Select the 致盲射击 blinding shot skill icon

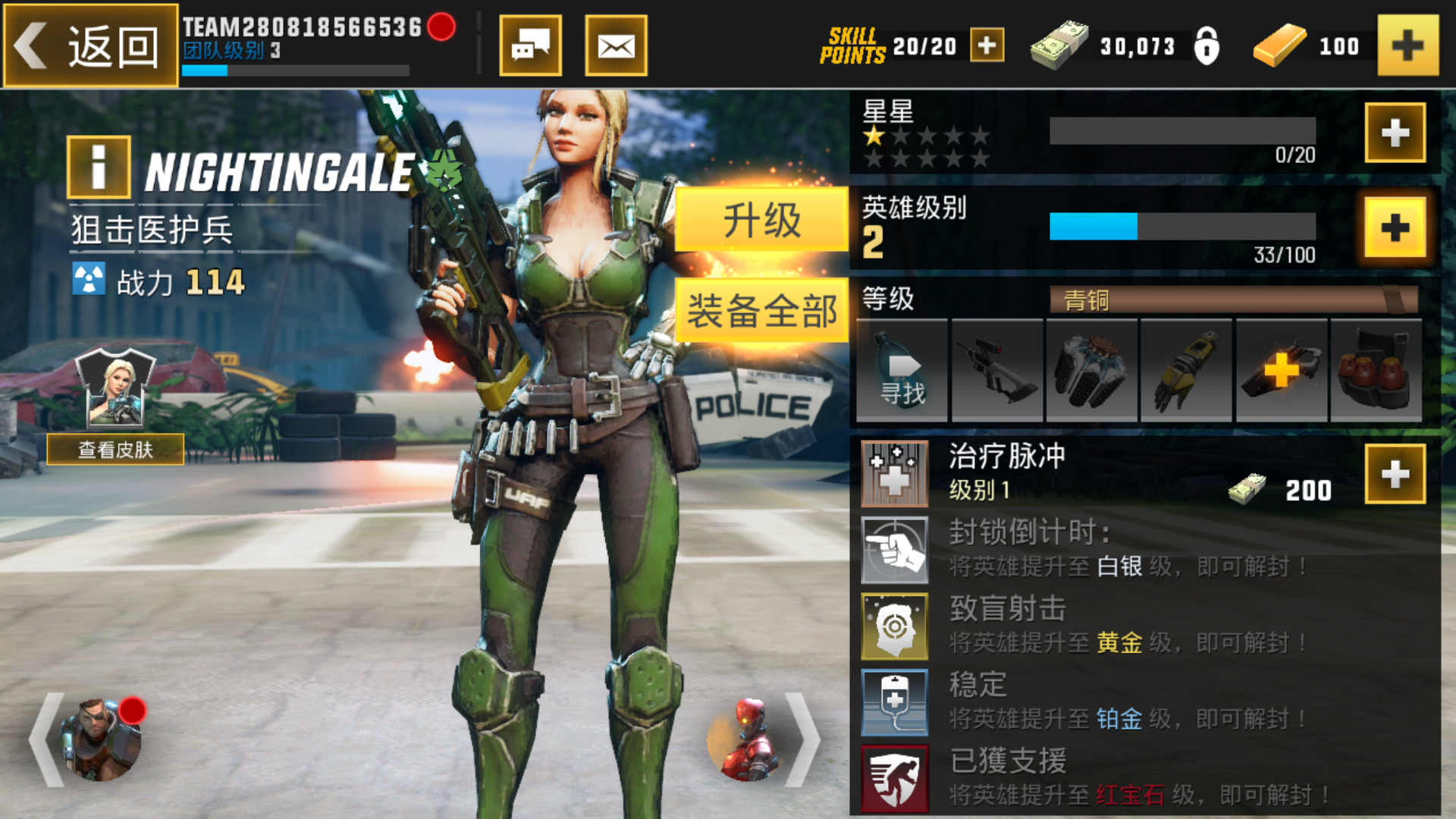895,627
